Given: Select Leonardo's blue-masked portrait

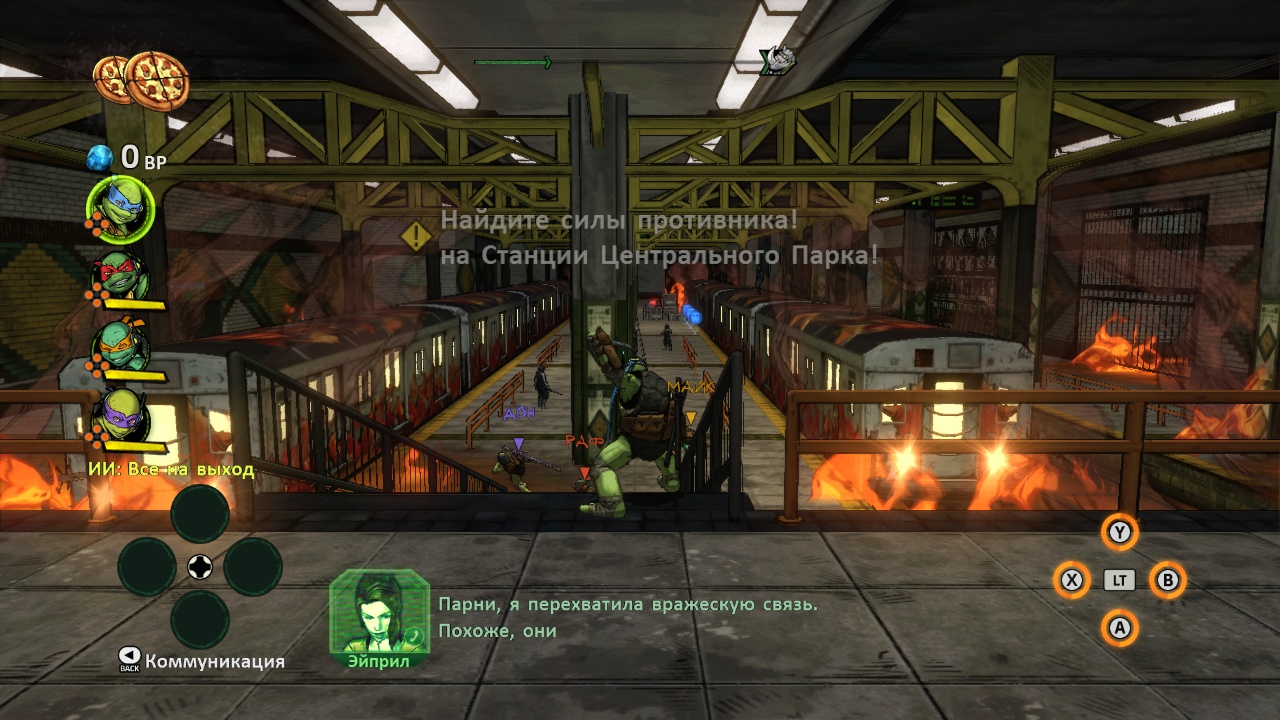Looking at the screenshot, I should point(121,208).
